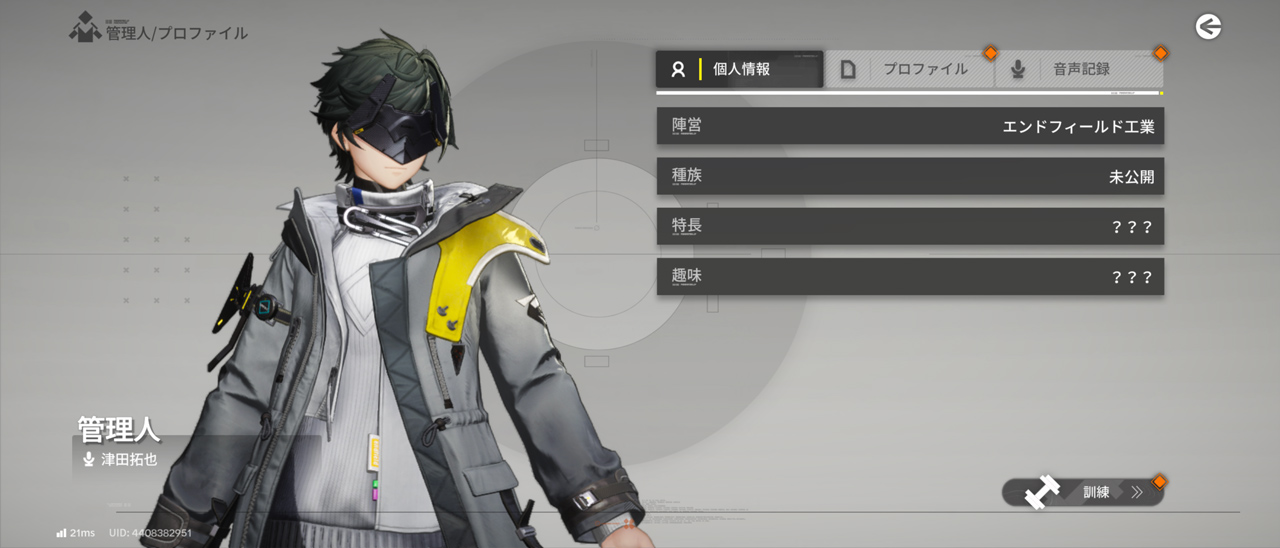
Task: Click the 津田拓也 voice actor label
Action: point(128,460)
